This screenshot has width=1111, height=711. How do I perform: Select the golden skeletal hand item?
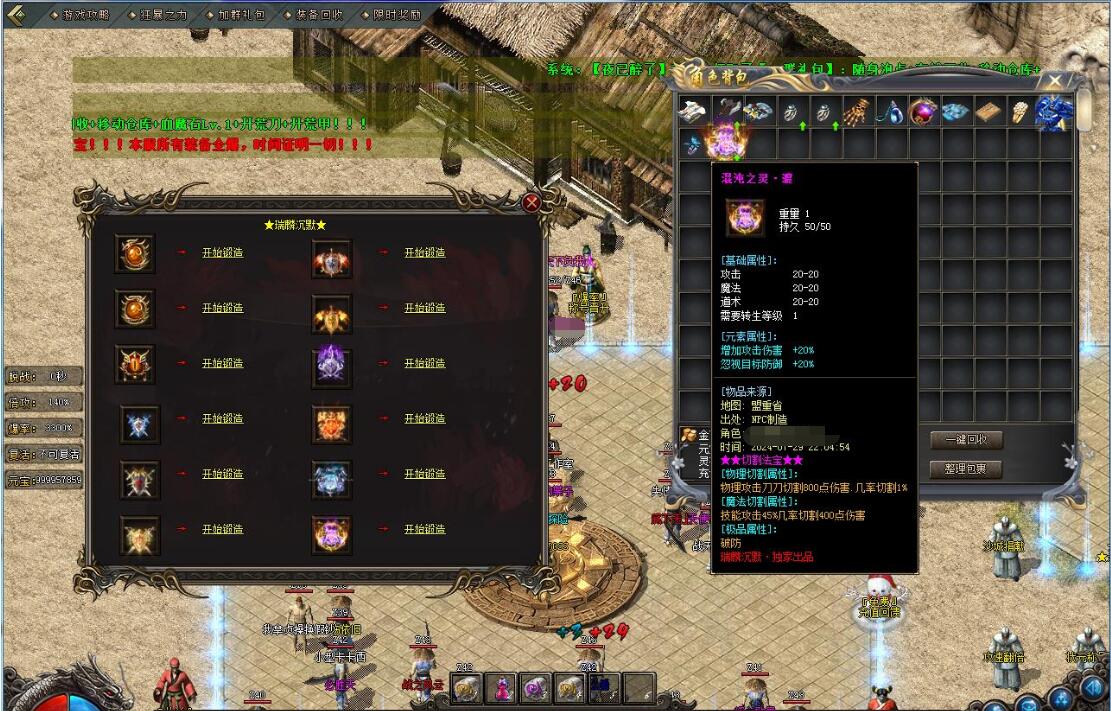pos(857,112)
